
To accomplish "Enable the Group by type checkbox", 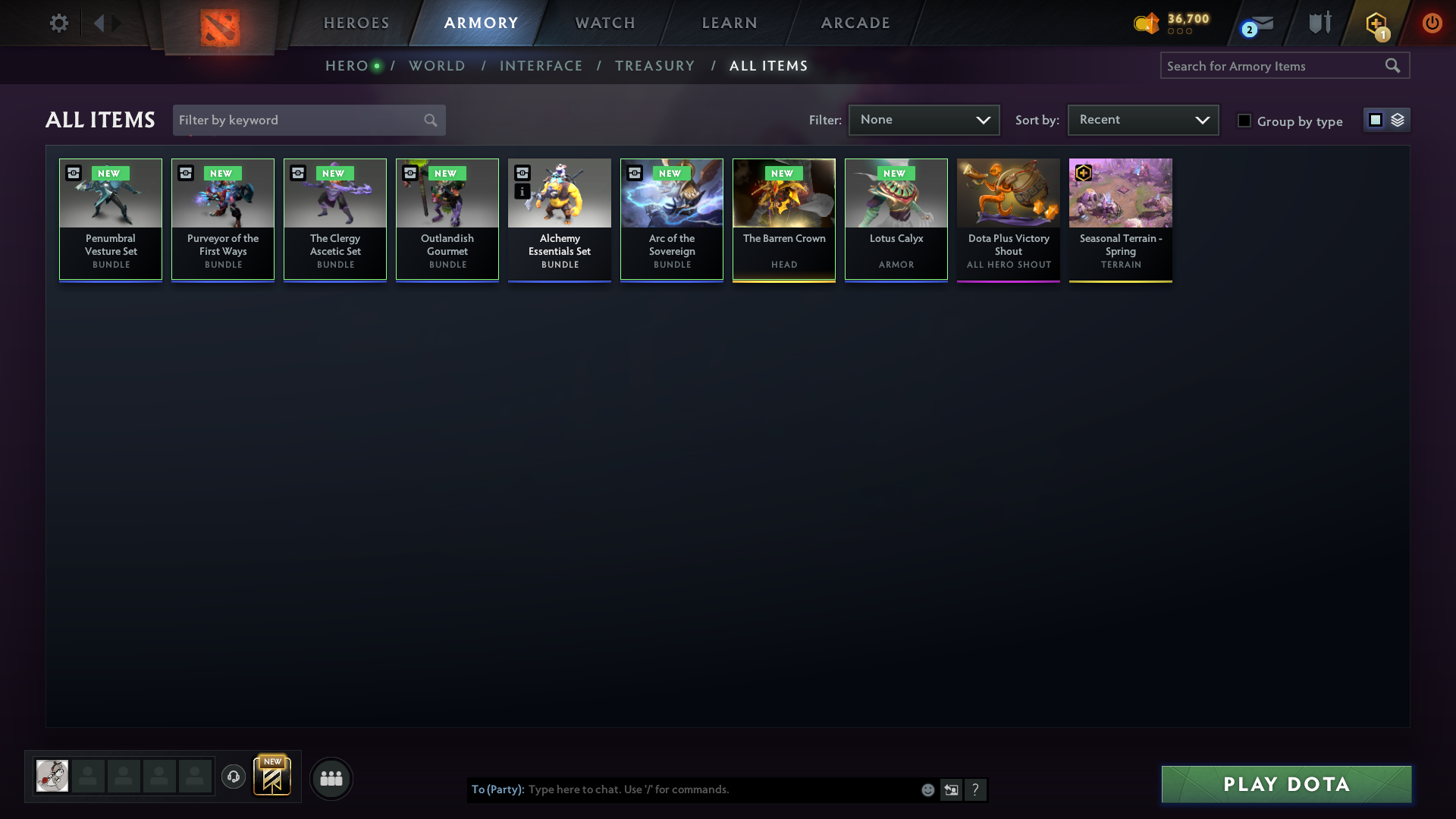I will [1244, 120].
